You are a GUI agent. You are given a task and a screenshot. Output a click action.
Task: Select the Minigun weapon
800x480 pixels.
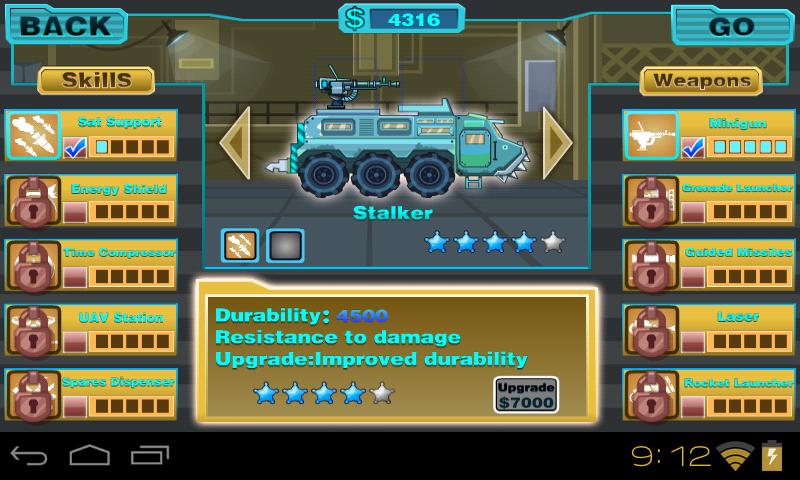click(650, 135)
